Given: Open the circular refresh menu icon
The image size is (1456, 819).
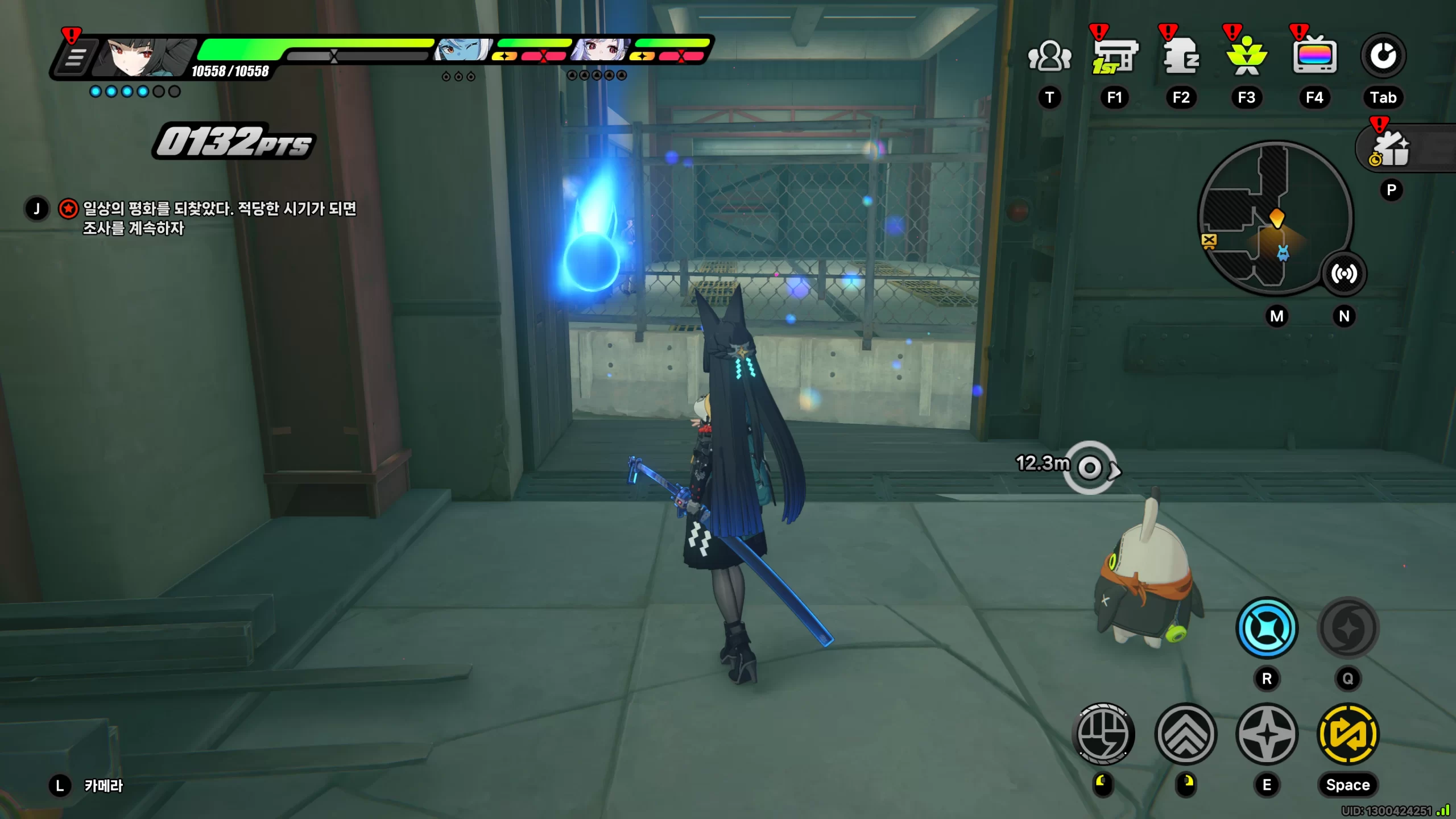Looking at the screenshot, I should (x=1383, y=56).
